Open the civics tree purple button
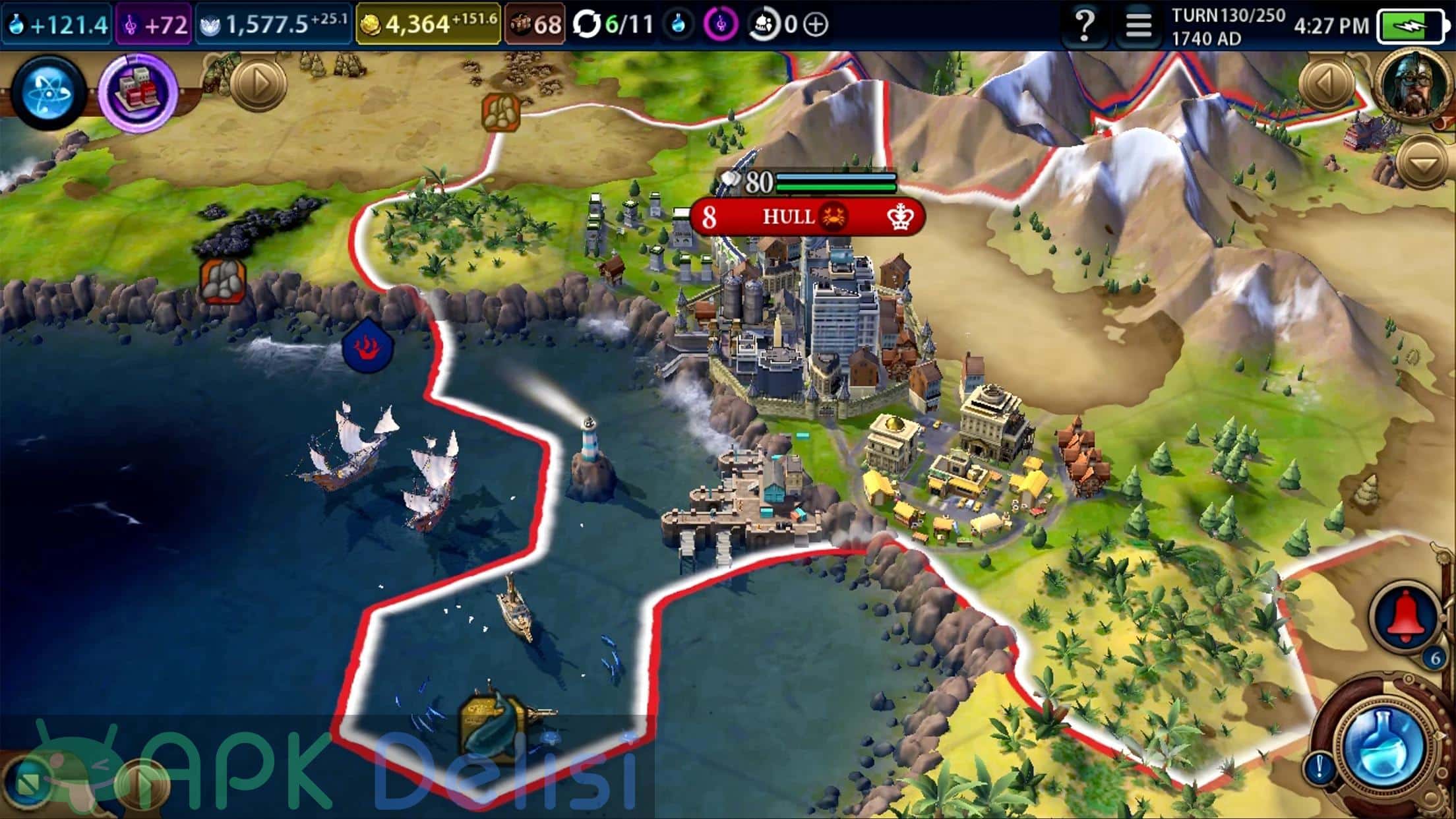This screenshot has width=1456, height=819. coord(138,92)
